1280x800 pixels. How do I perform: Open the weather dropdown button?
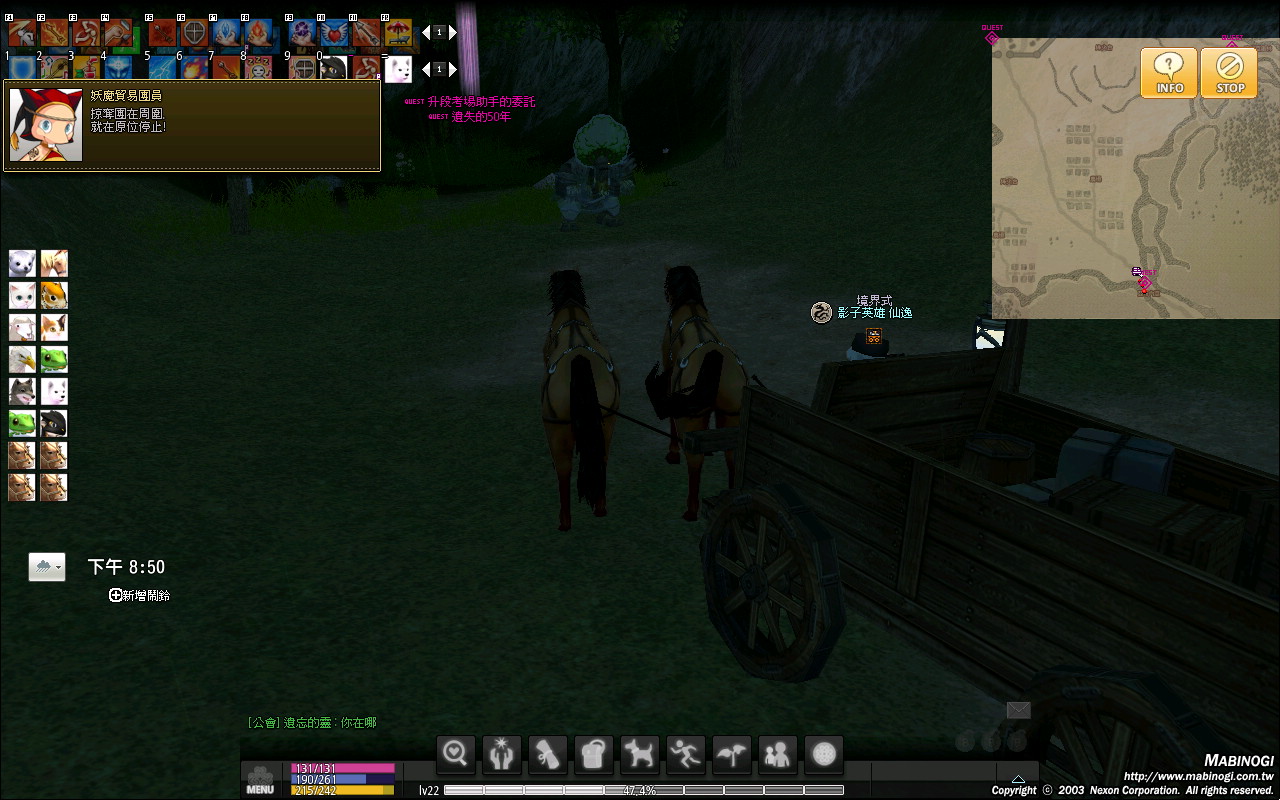coord(47,567)
